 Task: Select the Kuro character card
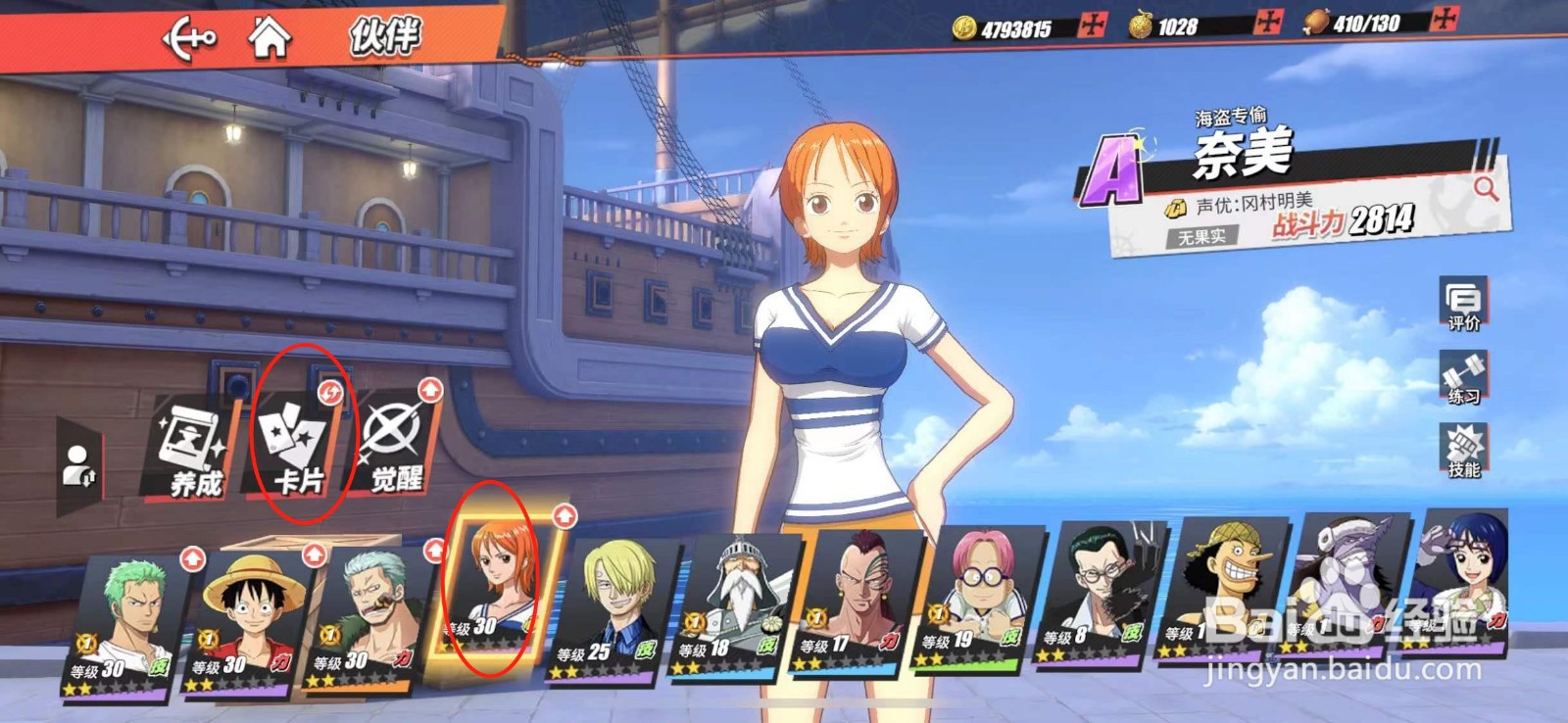(x=1103, y=596)
